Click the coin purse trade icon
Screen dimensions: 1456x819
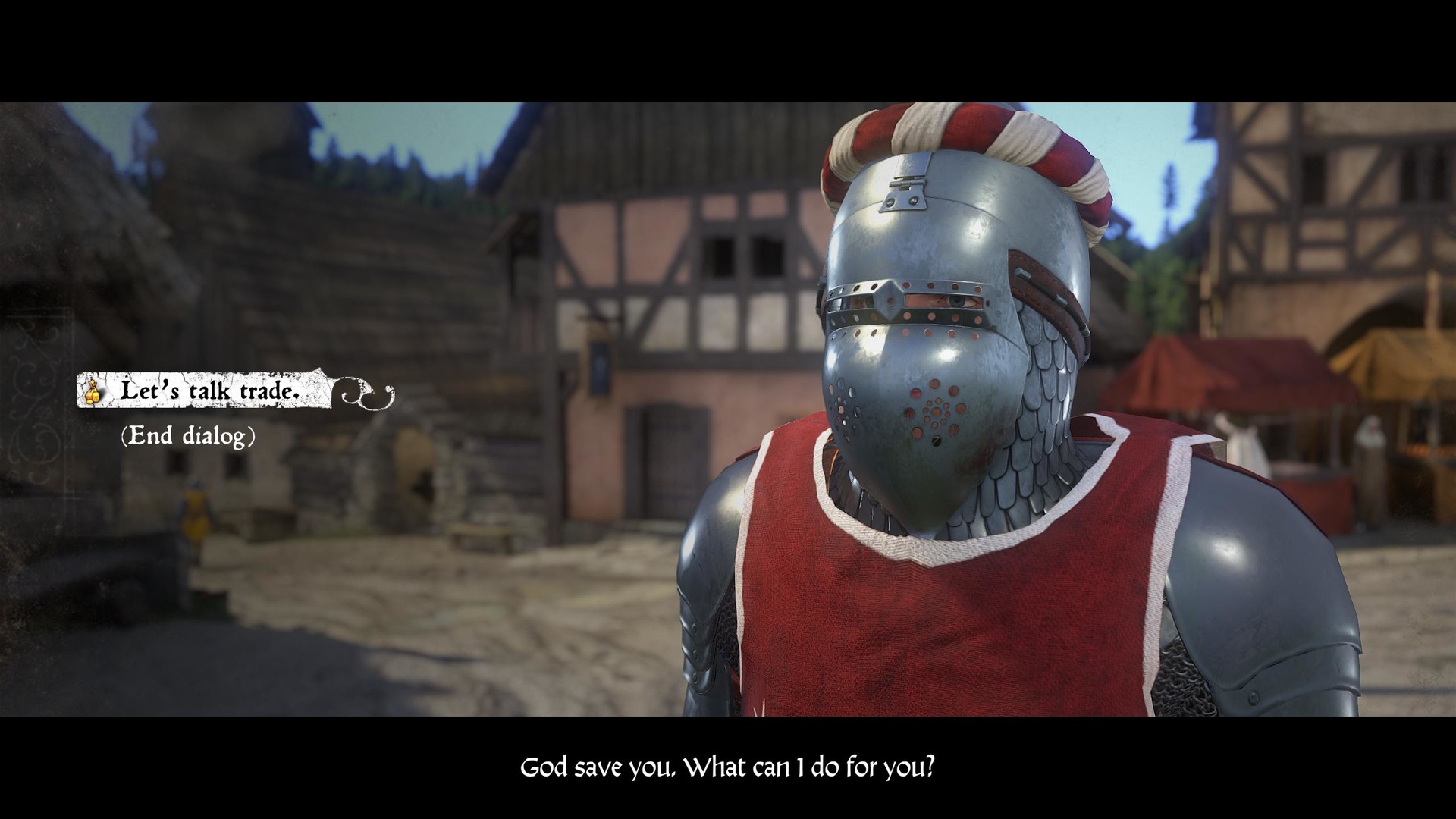(91, 391)
